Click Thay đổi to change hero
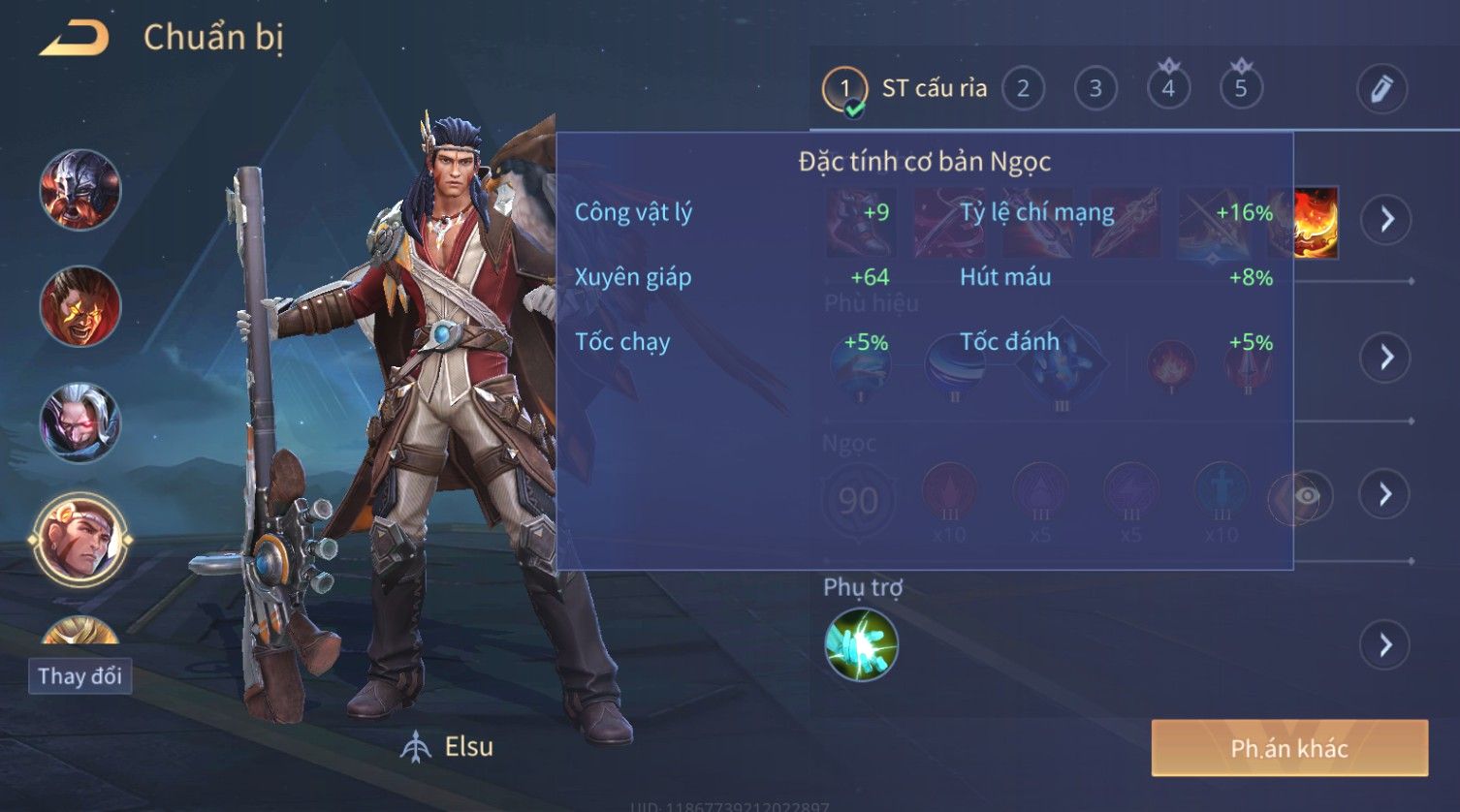This screenshot has width=1460, height=812. pos(79,675)
